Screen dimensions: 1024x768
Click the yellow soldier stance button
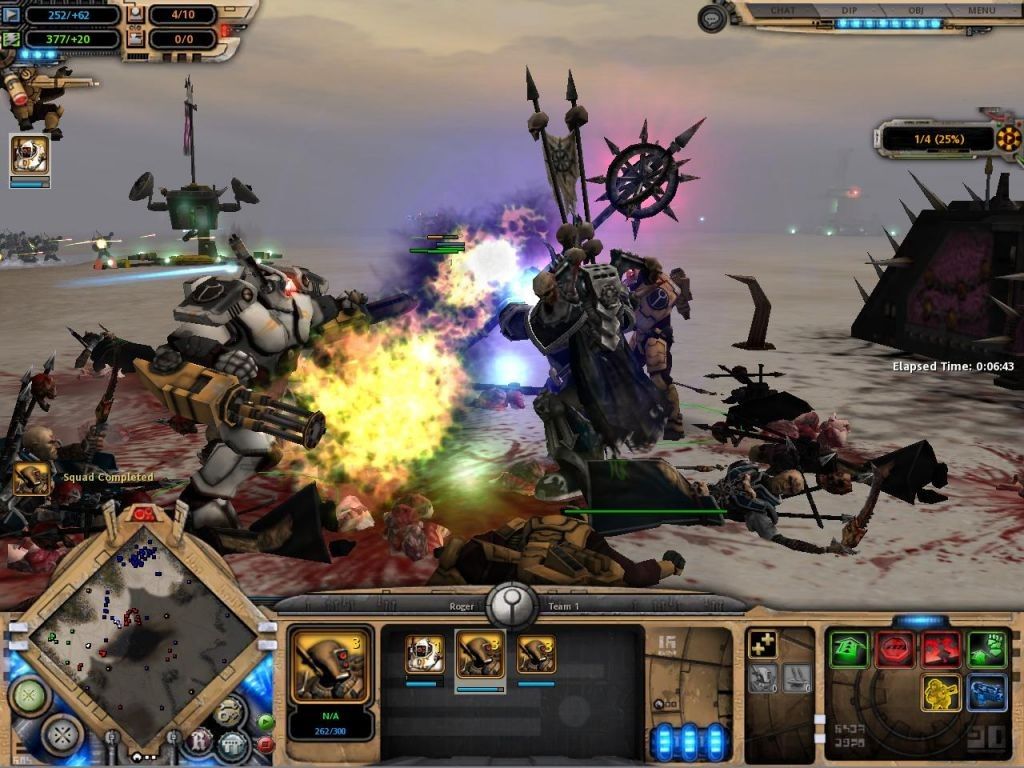941,693
